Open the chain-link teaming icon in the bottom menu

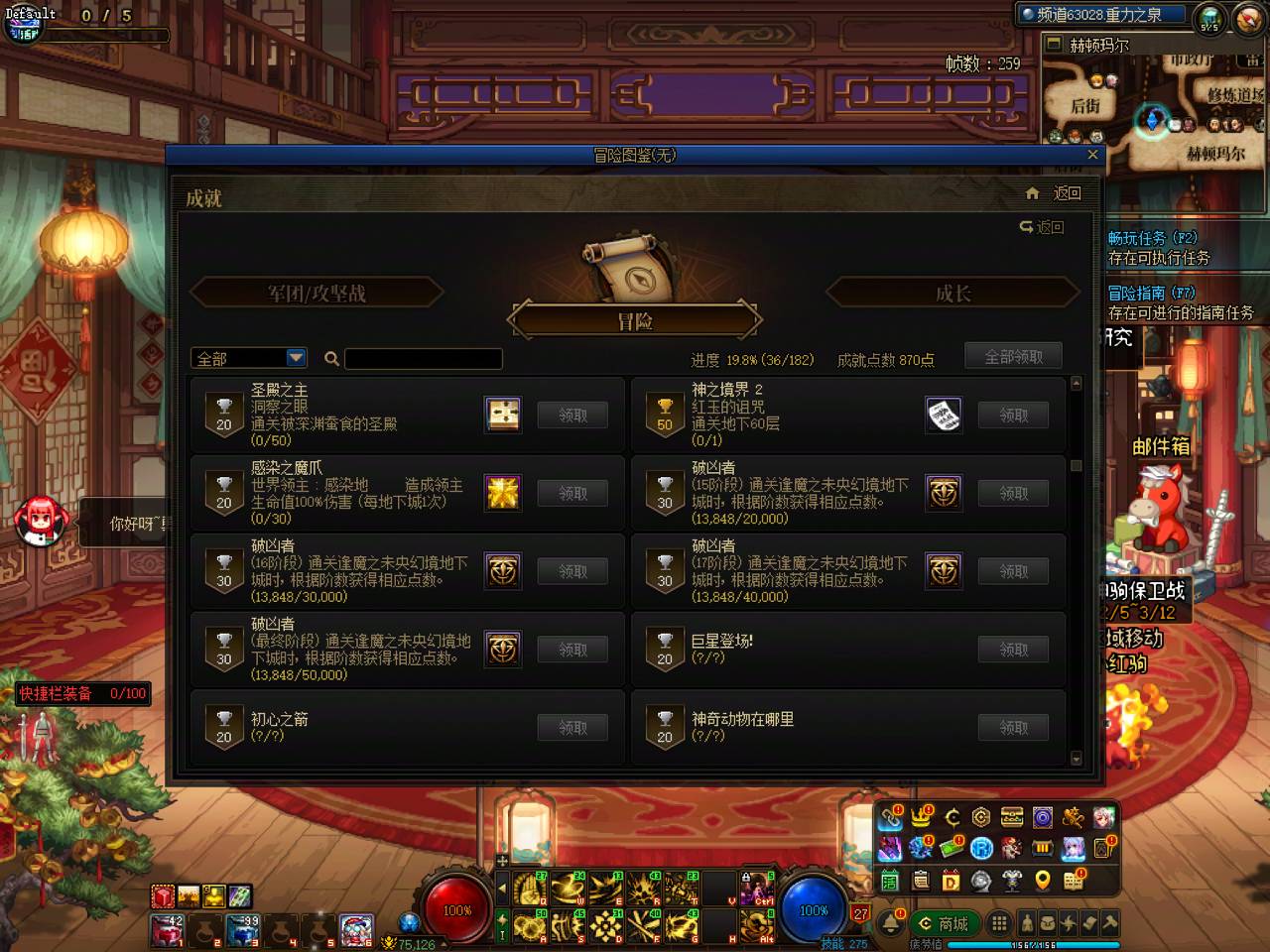coord(890,819)
